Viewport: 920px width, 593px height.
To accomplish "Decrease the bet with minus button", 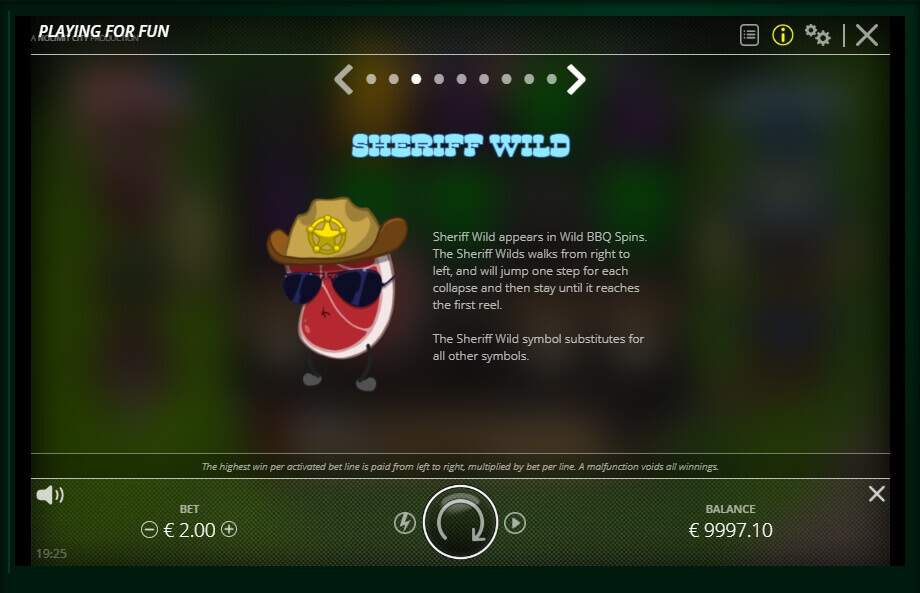I will coord(150,530).
